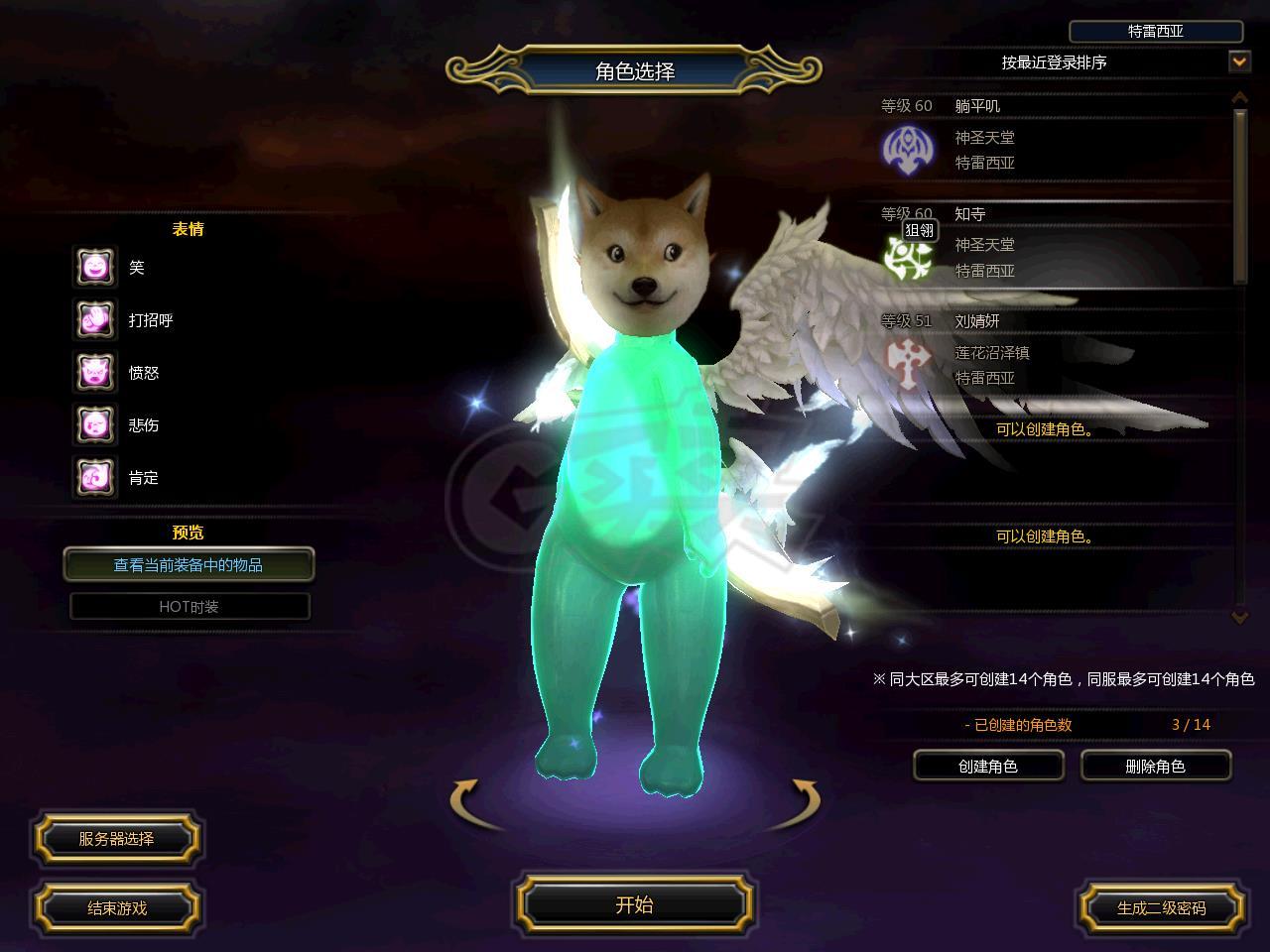Image resolution: width=1270 pixels, height=952 pixels.
Task: Trigger the 愤怒 angry emote
Action: pyautogui.click(x=95, y=372)
